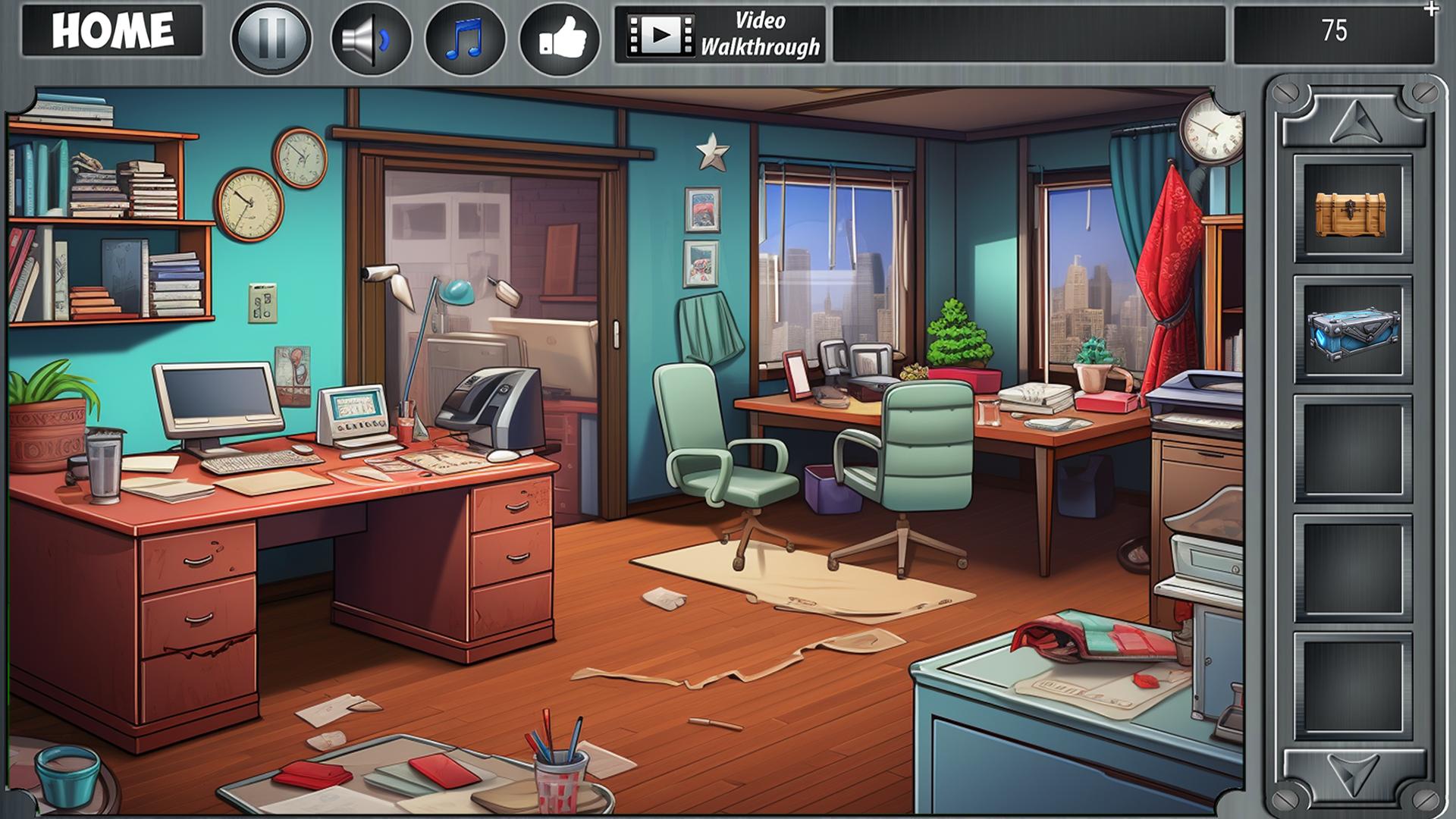The width and height of the screenshot is (1456, 819).
Task: Click the plus icon to buy hints
Action: [x=1432, y=11]
